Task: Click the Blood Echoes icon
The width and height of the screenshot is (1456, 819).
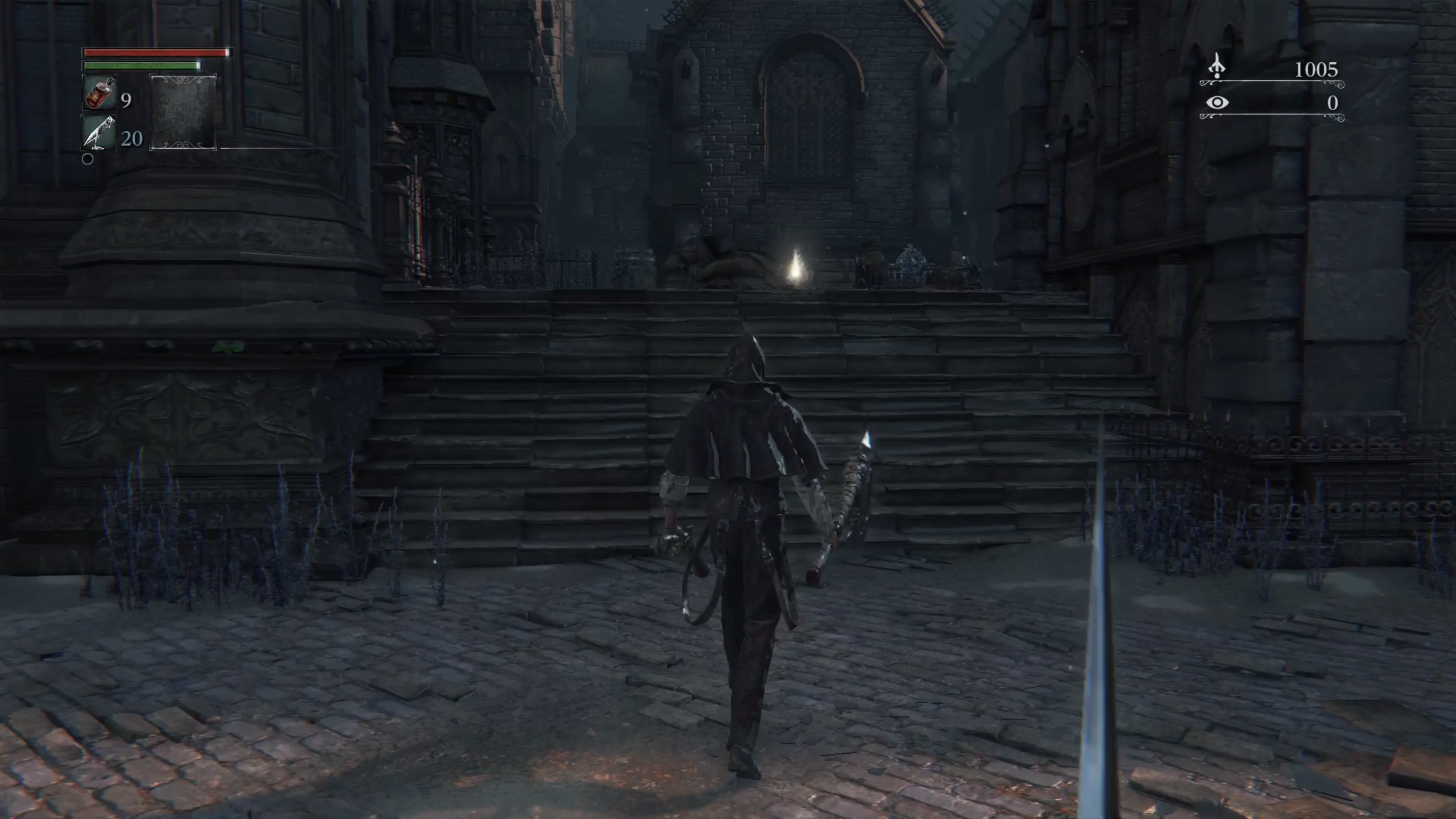Action: click(x=1216, y=67)
